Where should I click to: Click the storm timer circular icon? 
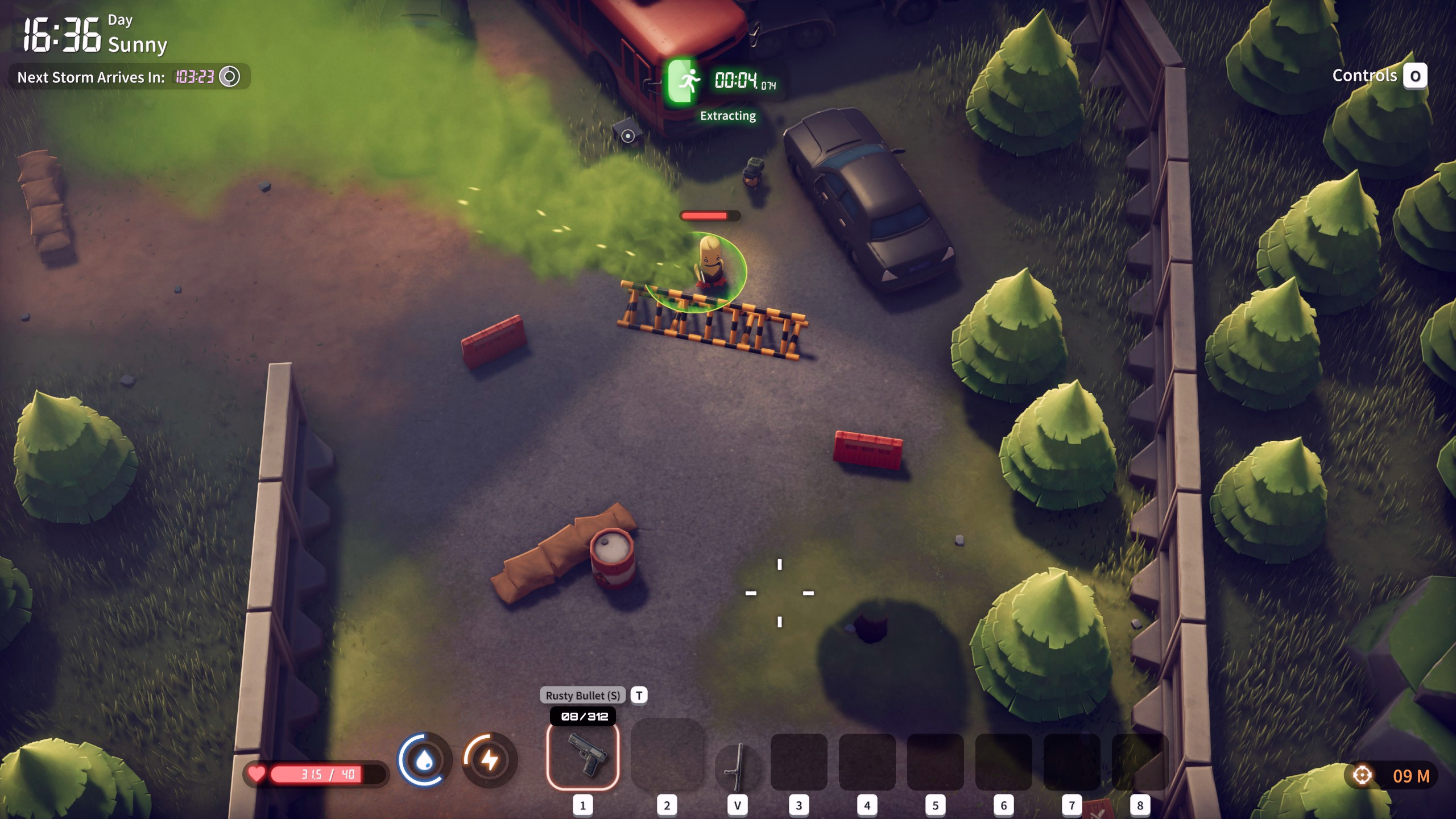(229, 75)
